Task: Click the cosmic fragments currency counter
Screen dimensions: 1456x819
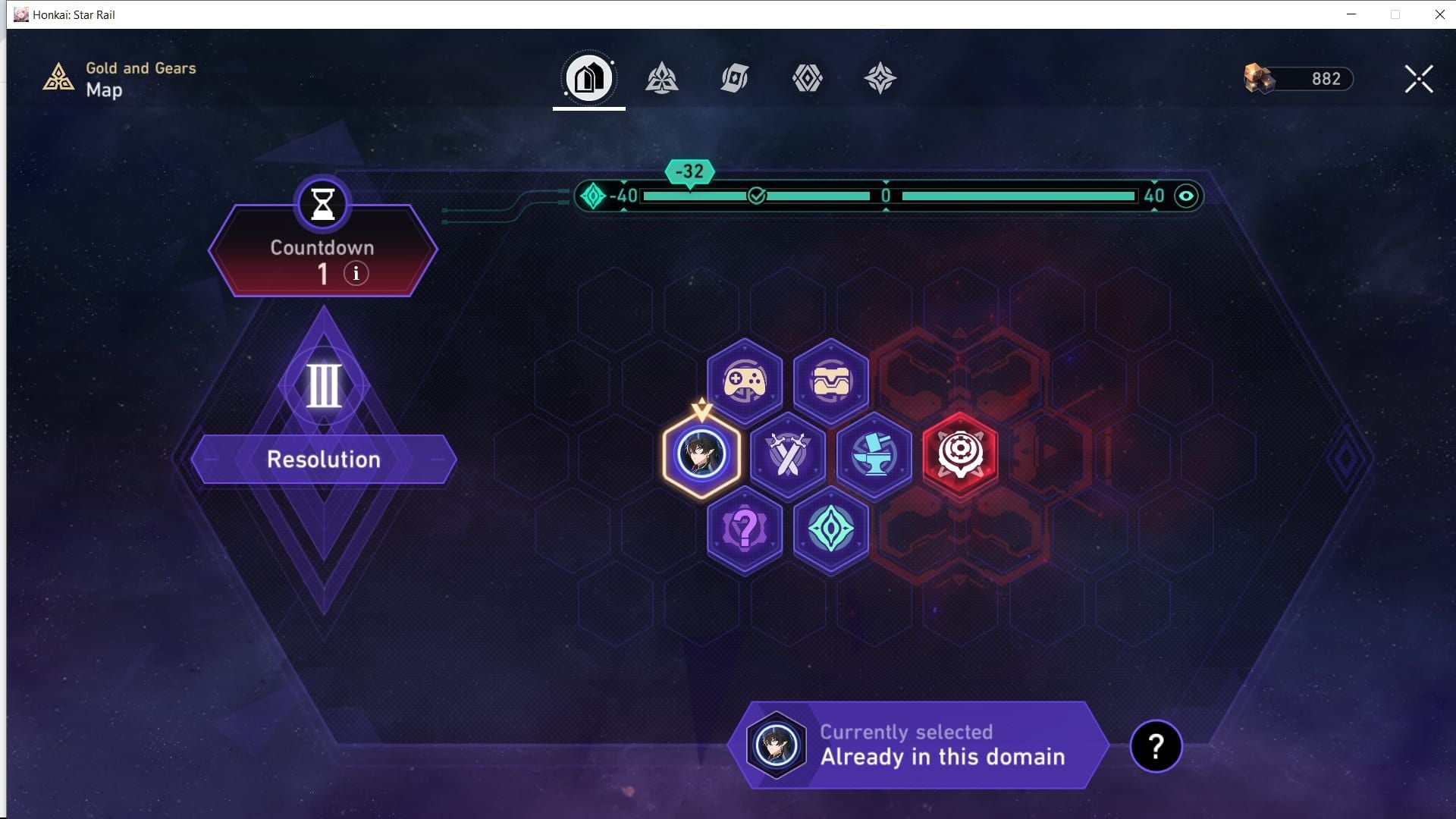Action: [x=1298, y=79]
